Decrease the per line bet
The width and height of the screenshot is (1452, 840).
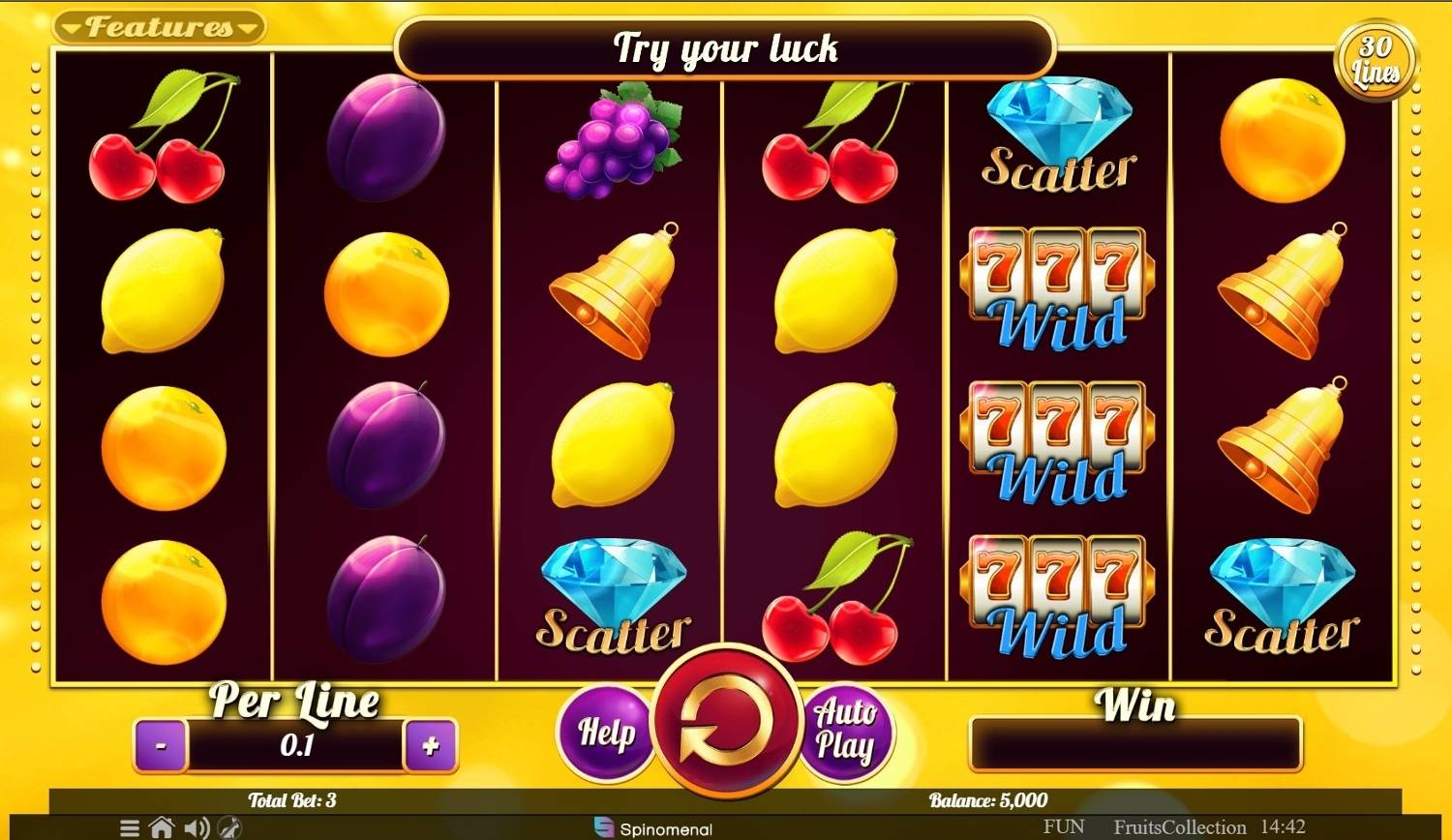pyautogui.click(x=161, y=746)
